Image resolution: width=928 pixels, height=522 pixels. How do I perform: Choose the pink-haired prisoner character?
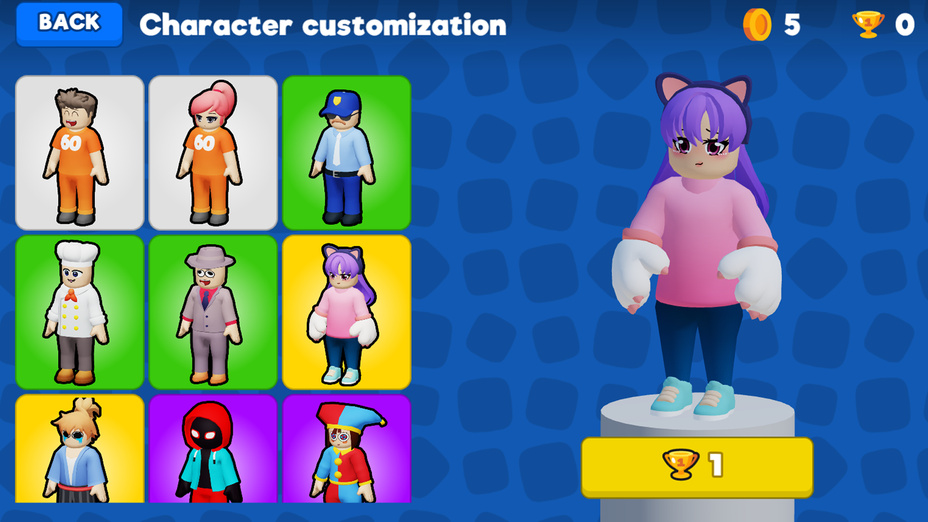coord(213,153)
